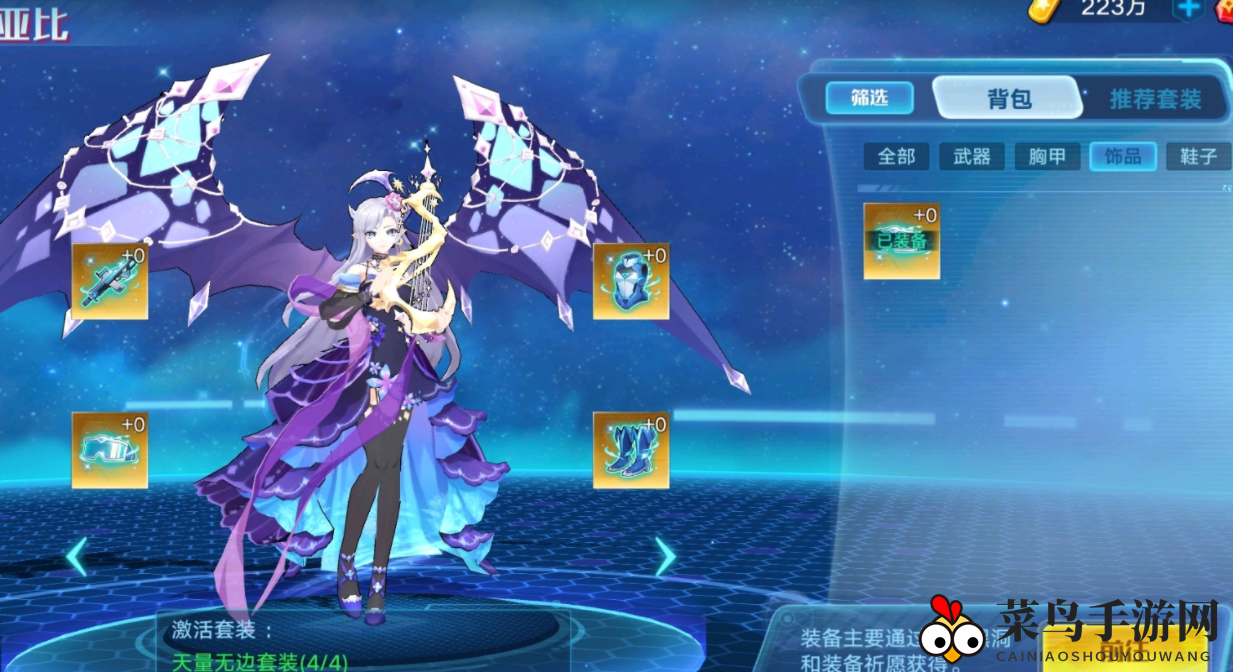Switch to next character with right arrow
This screenshot has width=1233, height=672.
click(x=665, y=556)
